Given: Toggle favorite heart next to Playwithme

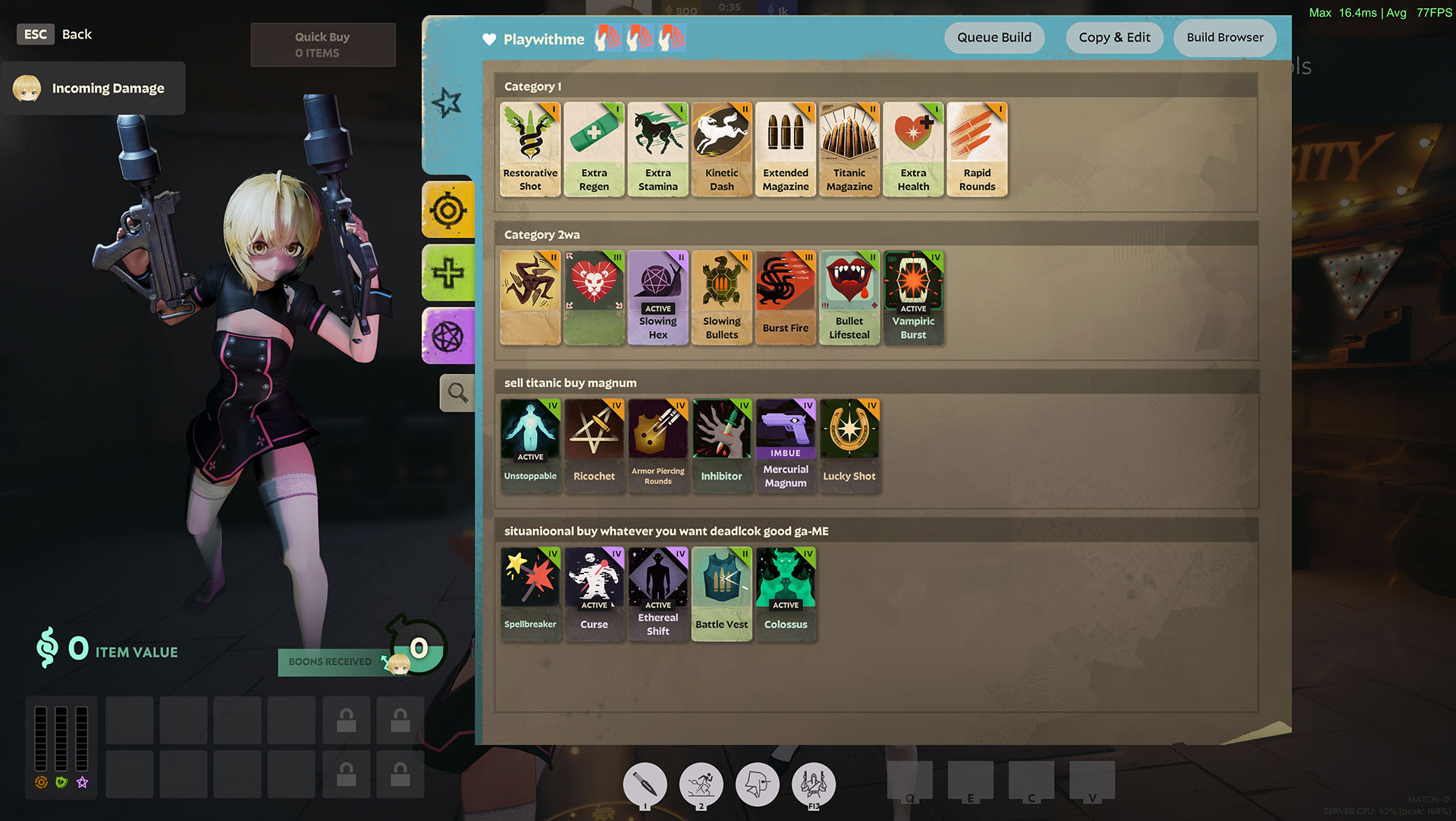Looking at the screenshot, I should coord(488,39).
